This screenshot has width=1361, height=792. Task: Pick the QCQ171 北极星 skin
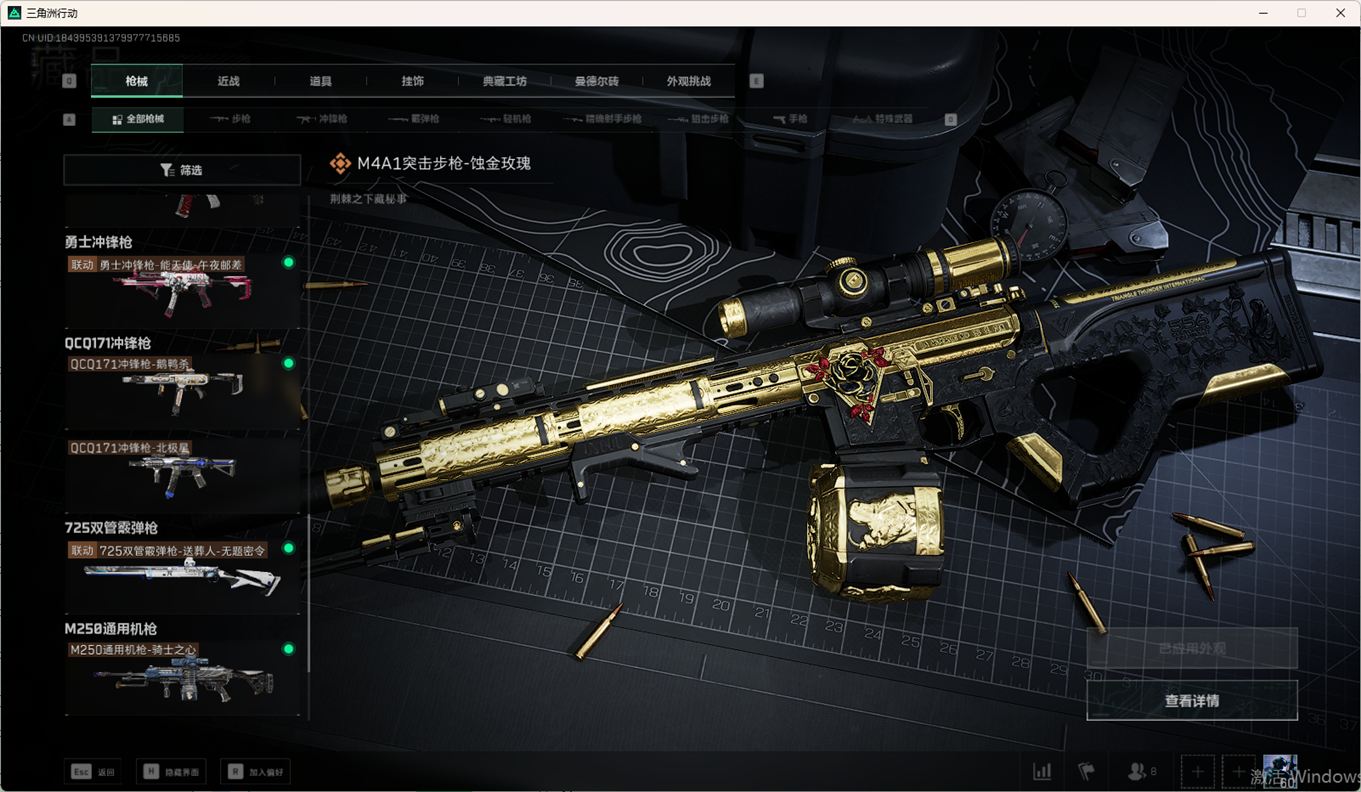click(182, 470)
